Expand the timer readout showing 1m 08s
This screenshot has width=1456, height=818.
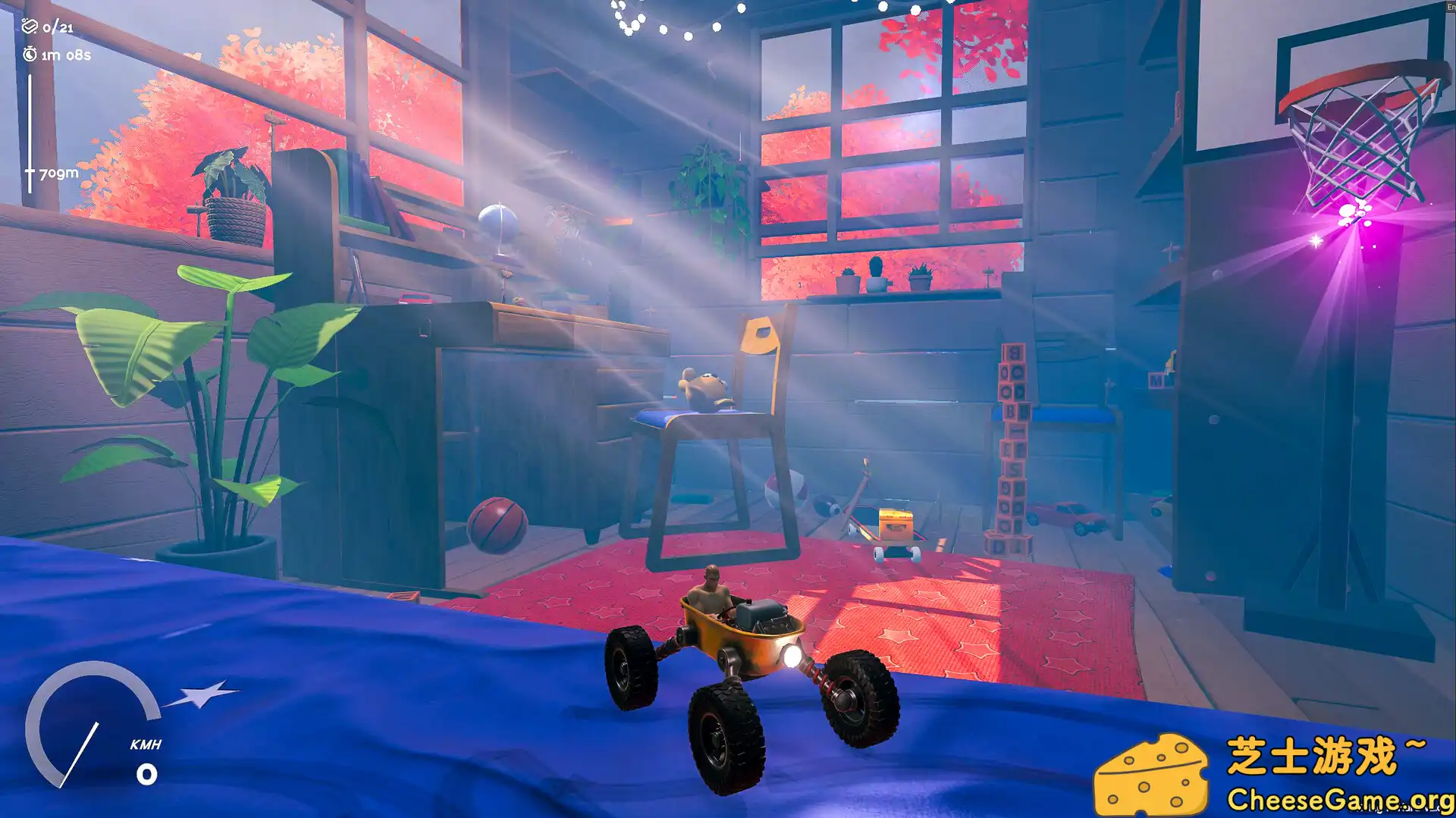click(66, 55)
